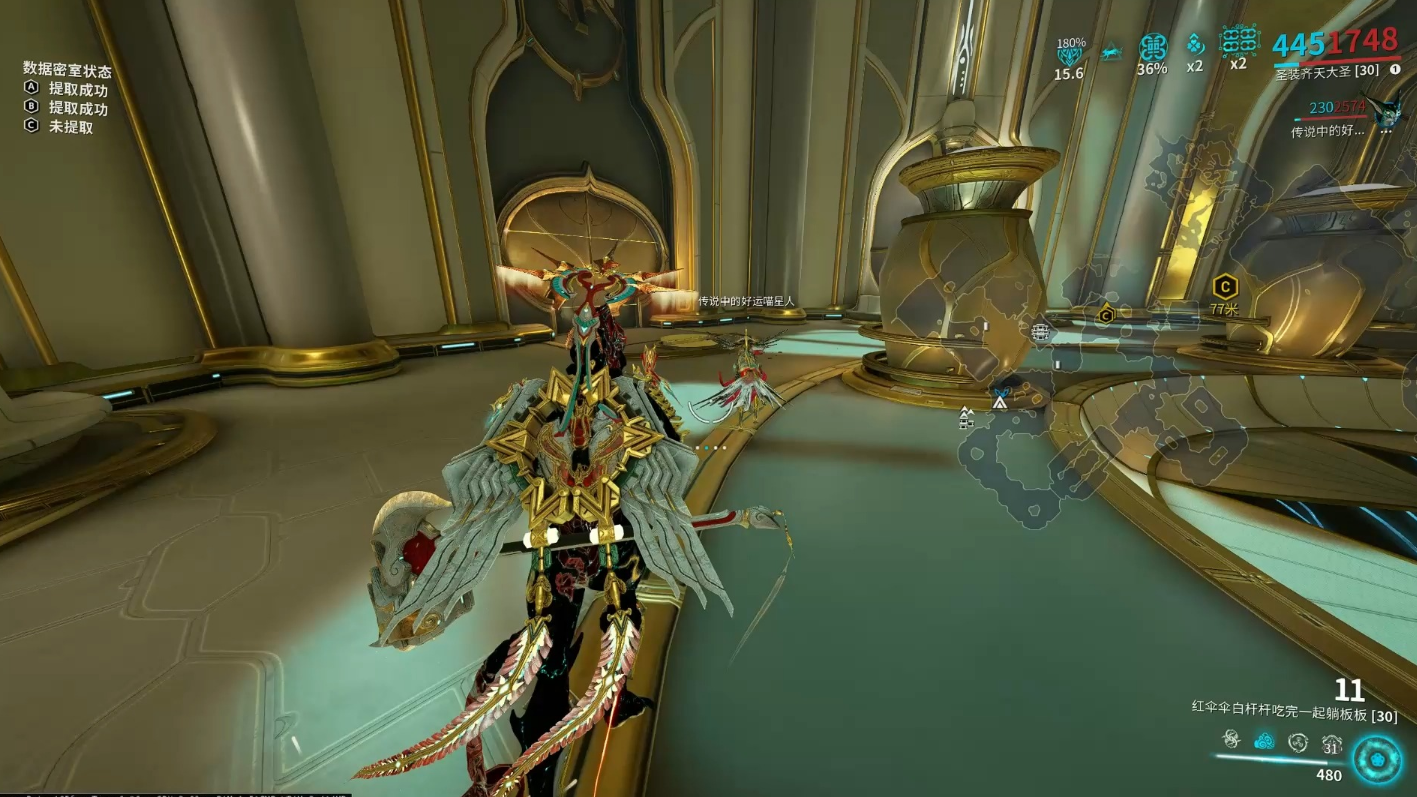Select the companion animal buff icon
1417x797 pixels.
click(x=1111, y=53)
